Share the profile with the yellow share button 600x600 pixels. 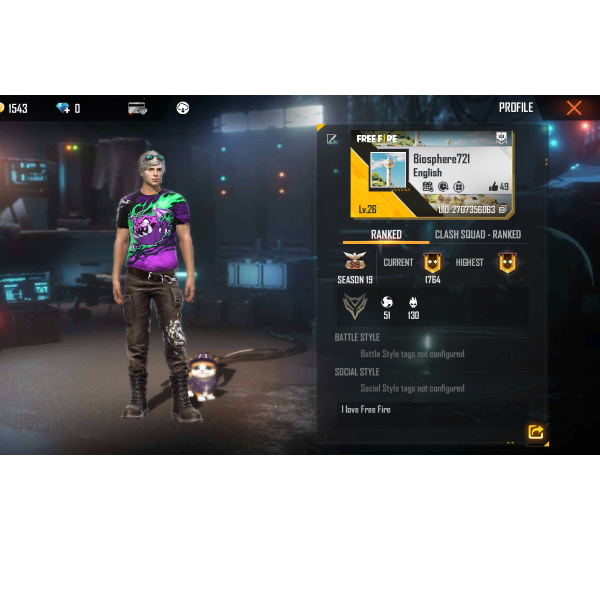point(536,432)
